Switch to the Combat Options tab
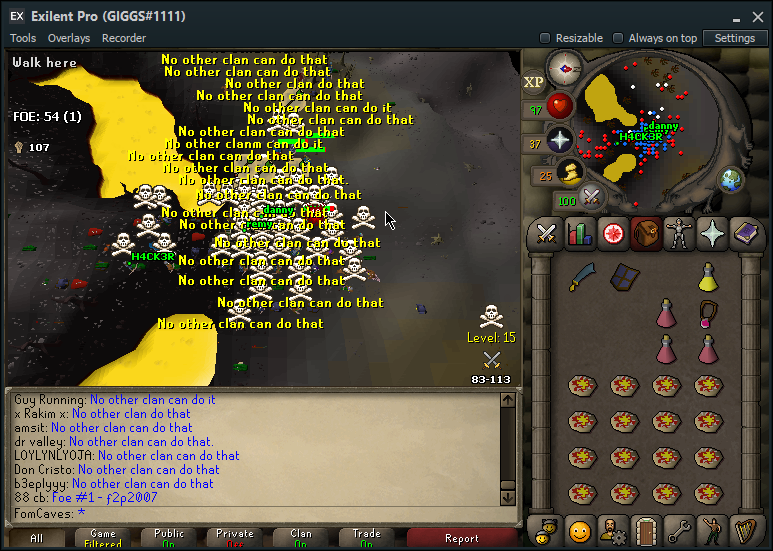 (546, 233)
